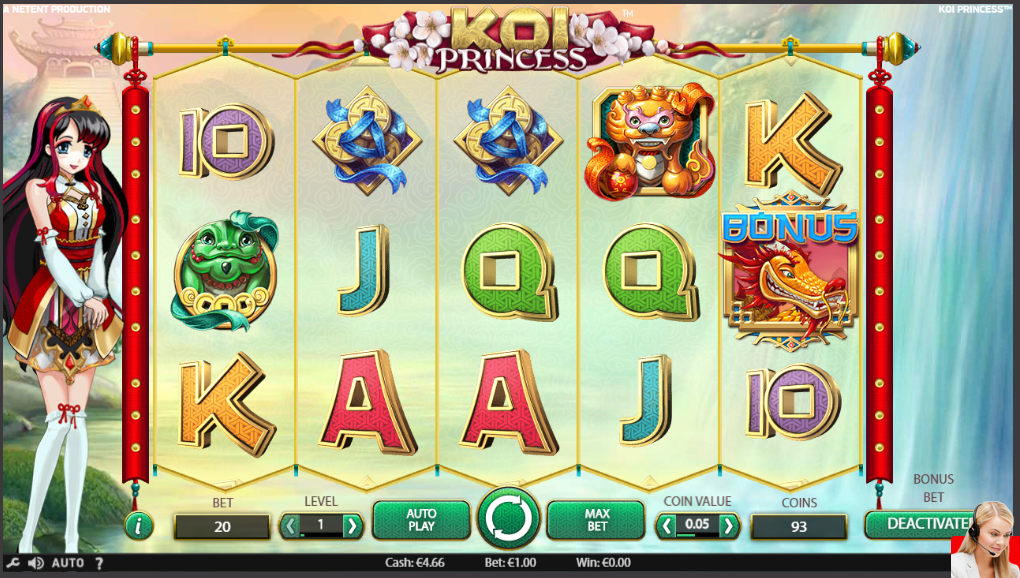Mute sound with the speaker icon

tap(35, 563)
